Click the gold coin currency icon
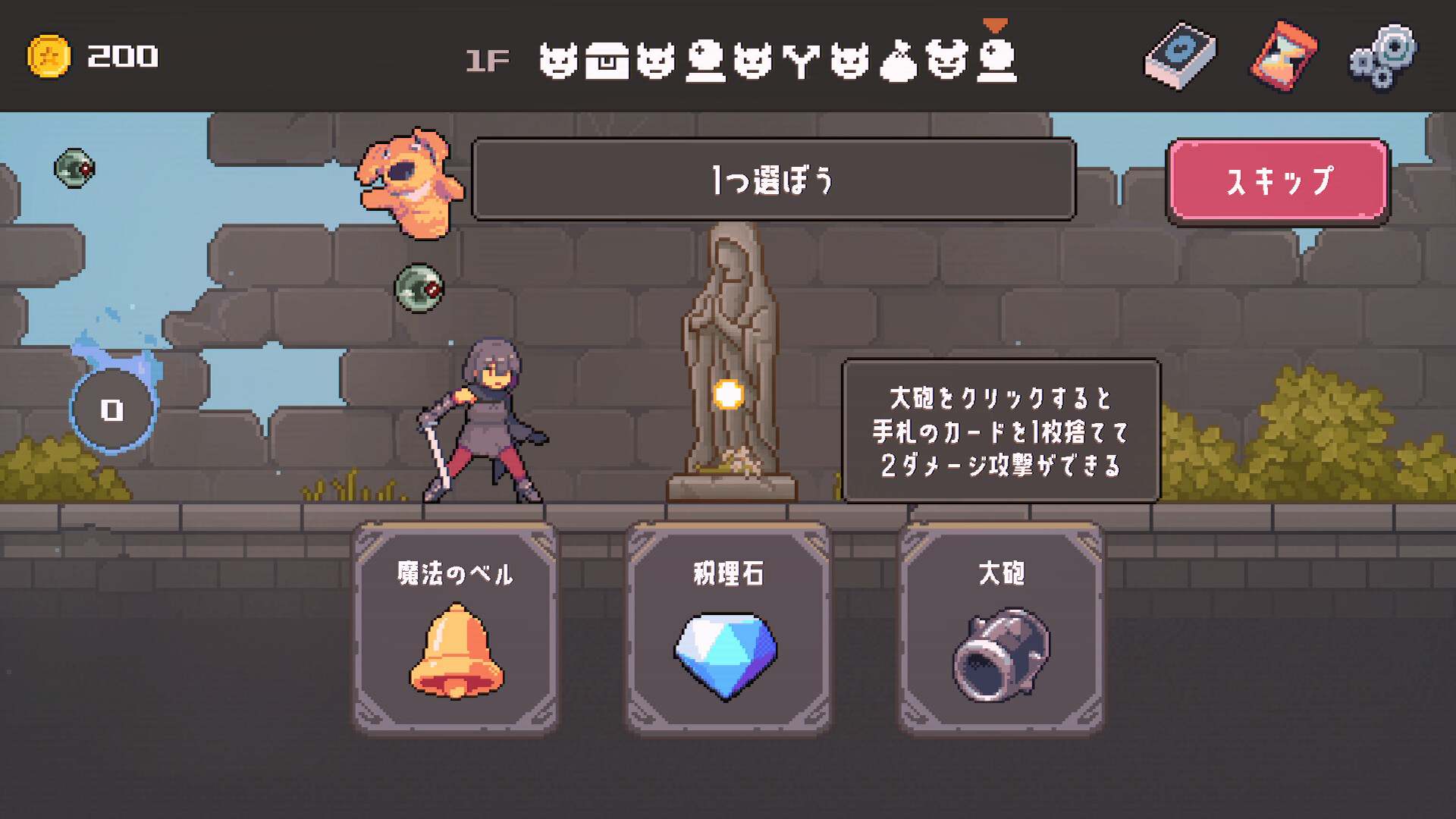 click(51, 55)
